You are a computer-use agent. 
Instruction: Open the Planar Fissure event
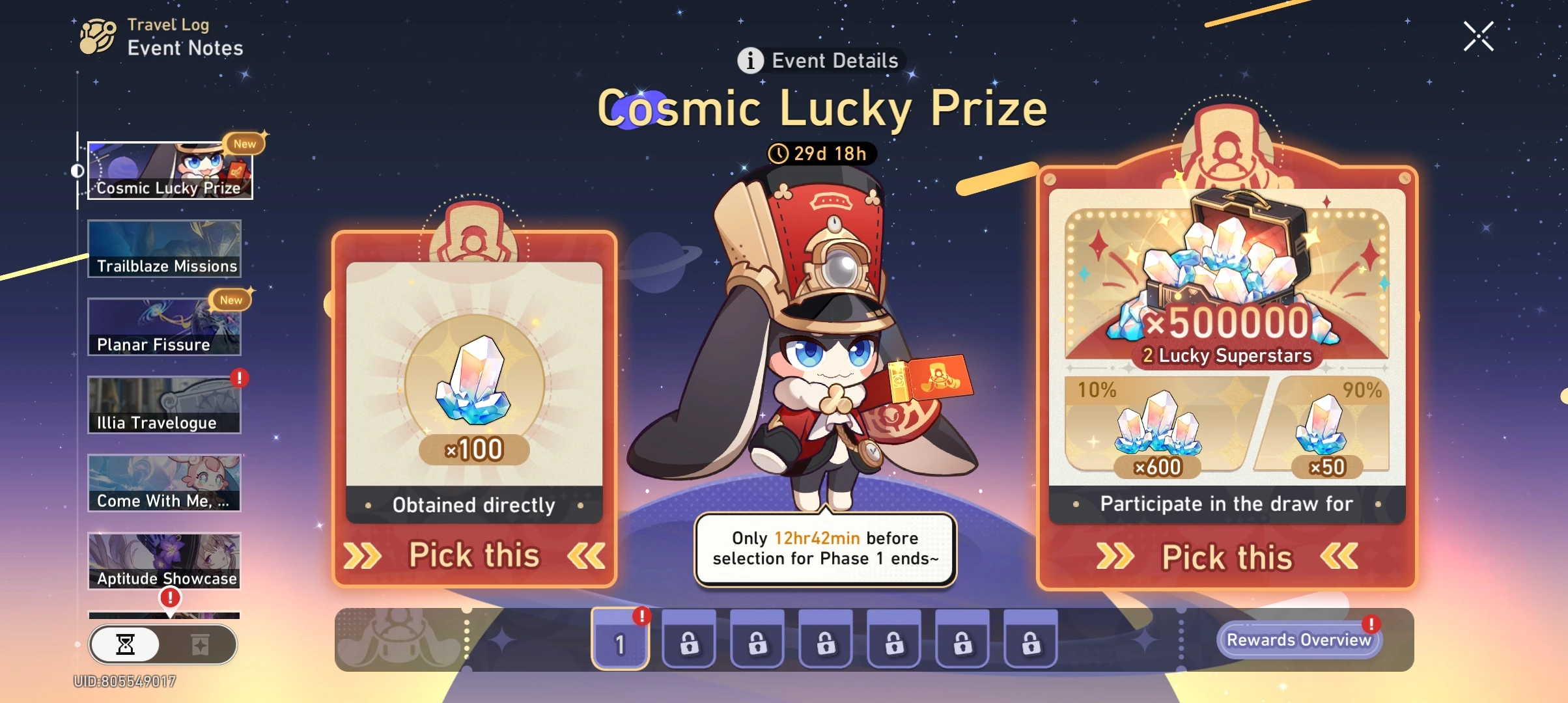[x=164, y=326]
